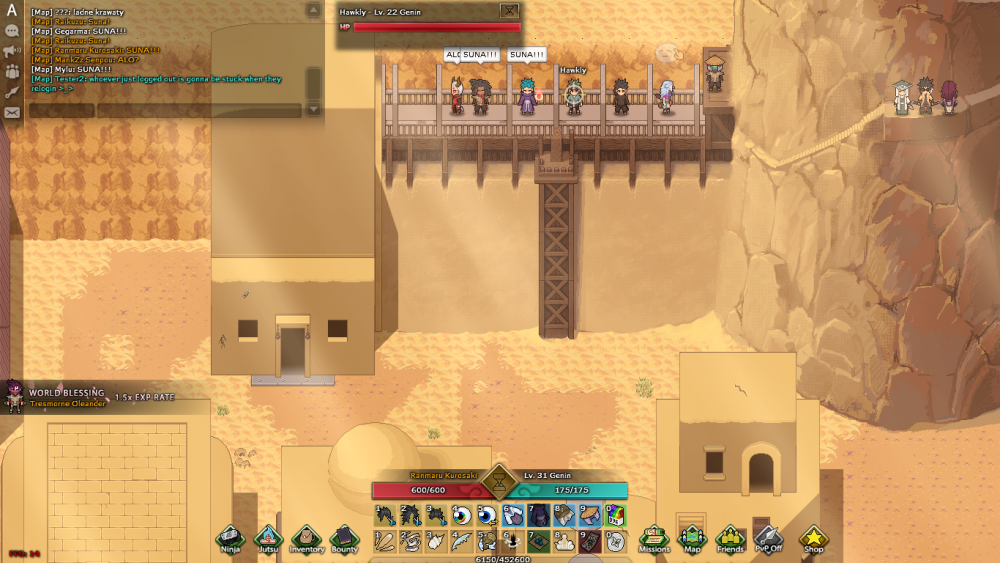1000x563 pixels.
Task: Select the speech bubble chat channel icon
Action: (x=13, y=31)
